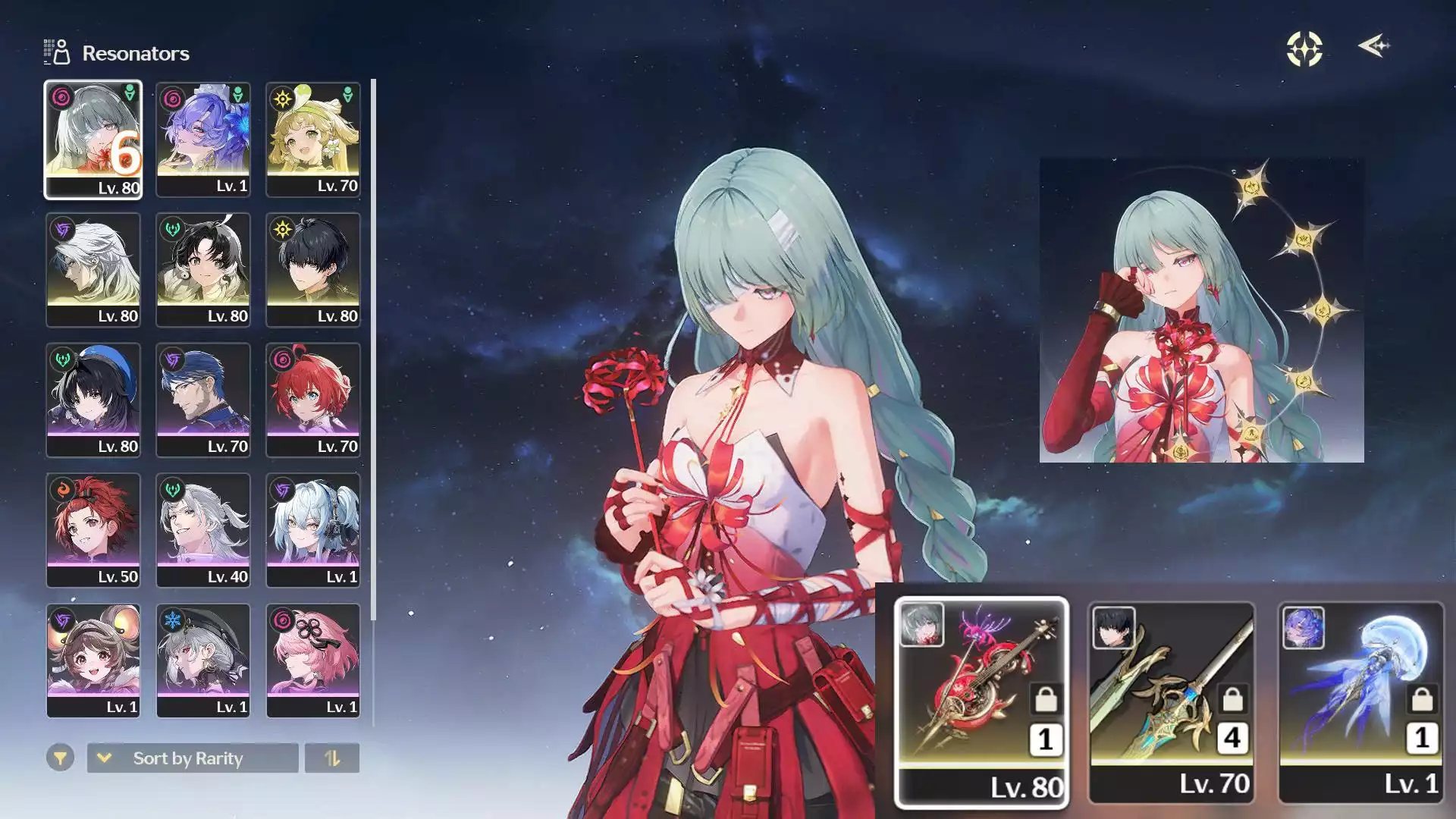Open the Sort by Rarity dropdown
This screenshot has width=1456, height=819.
tap(193, 758)
